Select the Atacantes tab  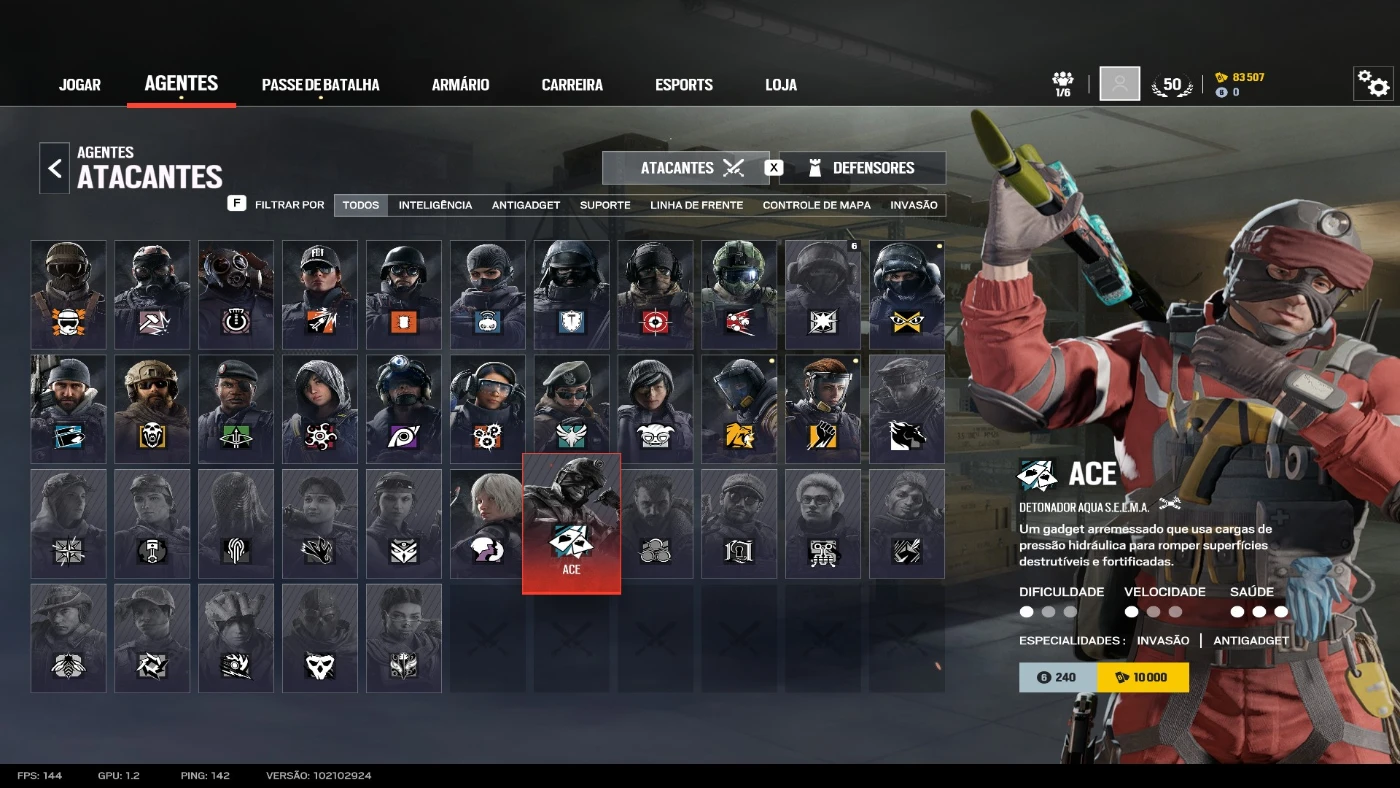(x=686, y=168)
